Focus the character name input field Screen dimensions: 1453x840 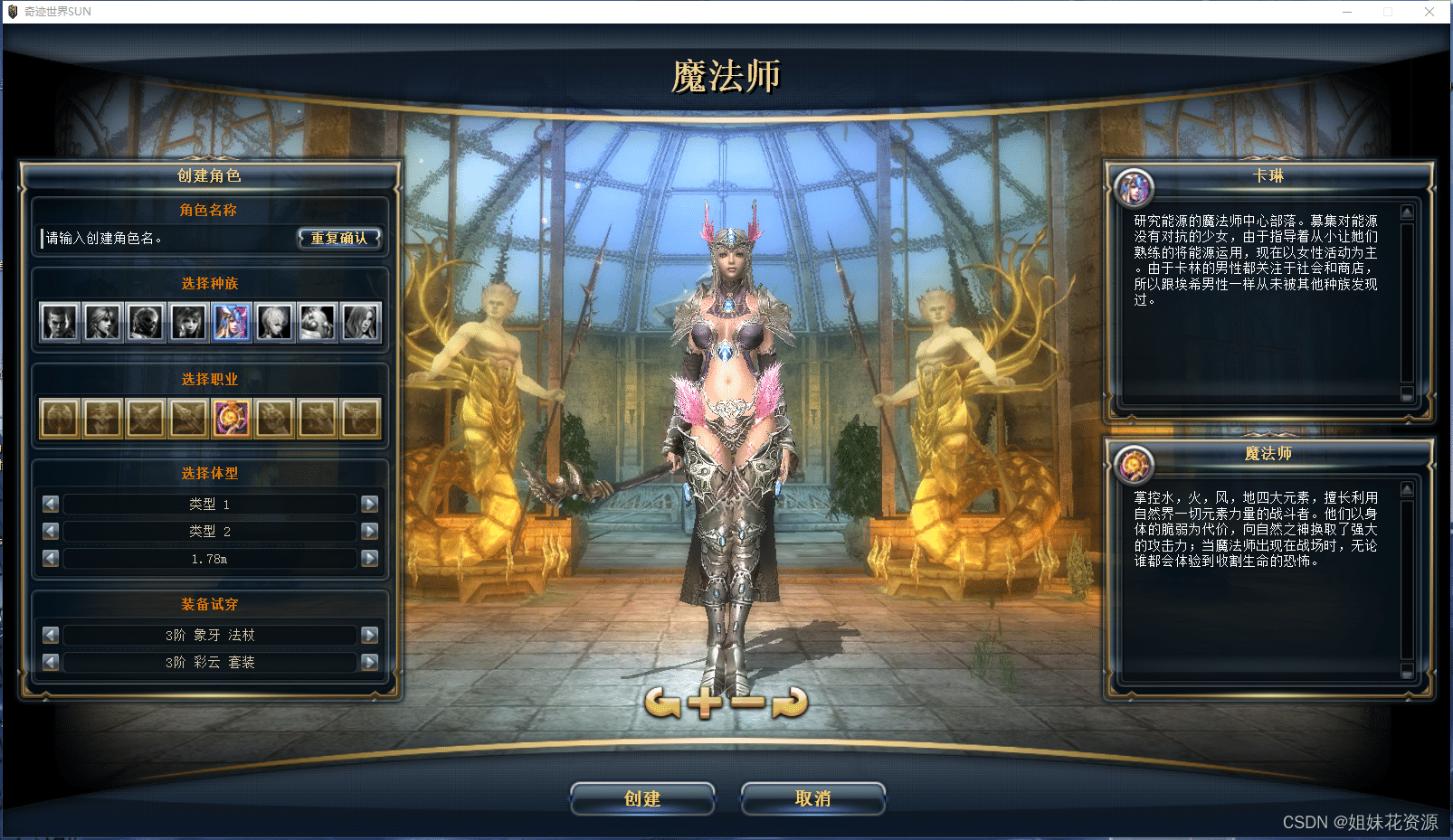click(x=167, y=239)
